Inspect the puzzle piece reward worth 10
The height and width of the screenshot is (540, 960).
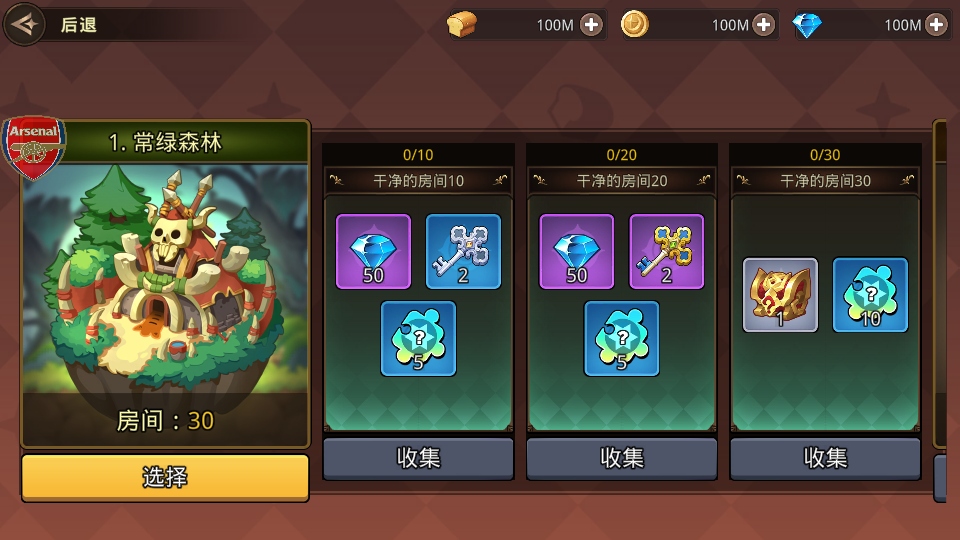870,295
